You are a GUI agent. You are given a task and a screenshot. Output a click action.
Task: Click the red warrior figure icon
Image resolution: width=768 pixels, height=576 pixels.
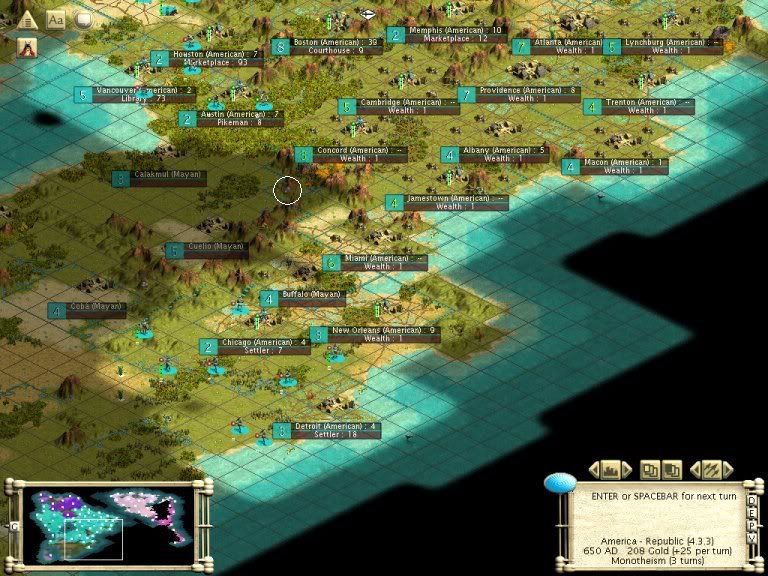(27, 46)
